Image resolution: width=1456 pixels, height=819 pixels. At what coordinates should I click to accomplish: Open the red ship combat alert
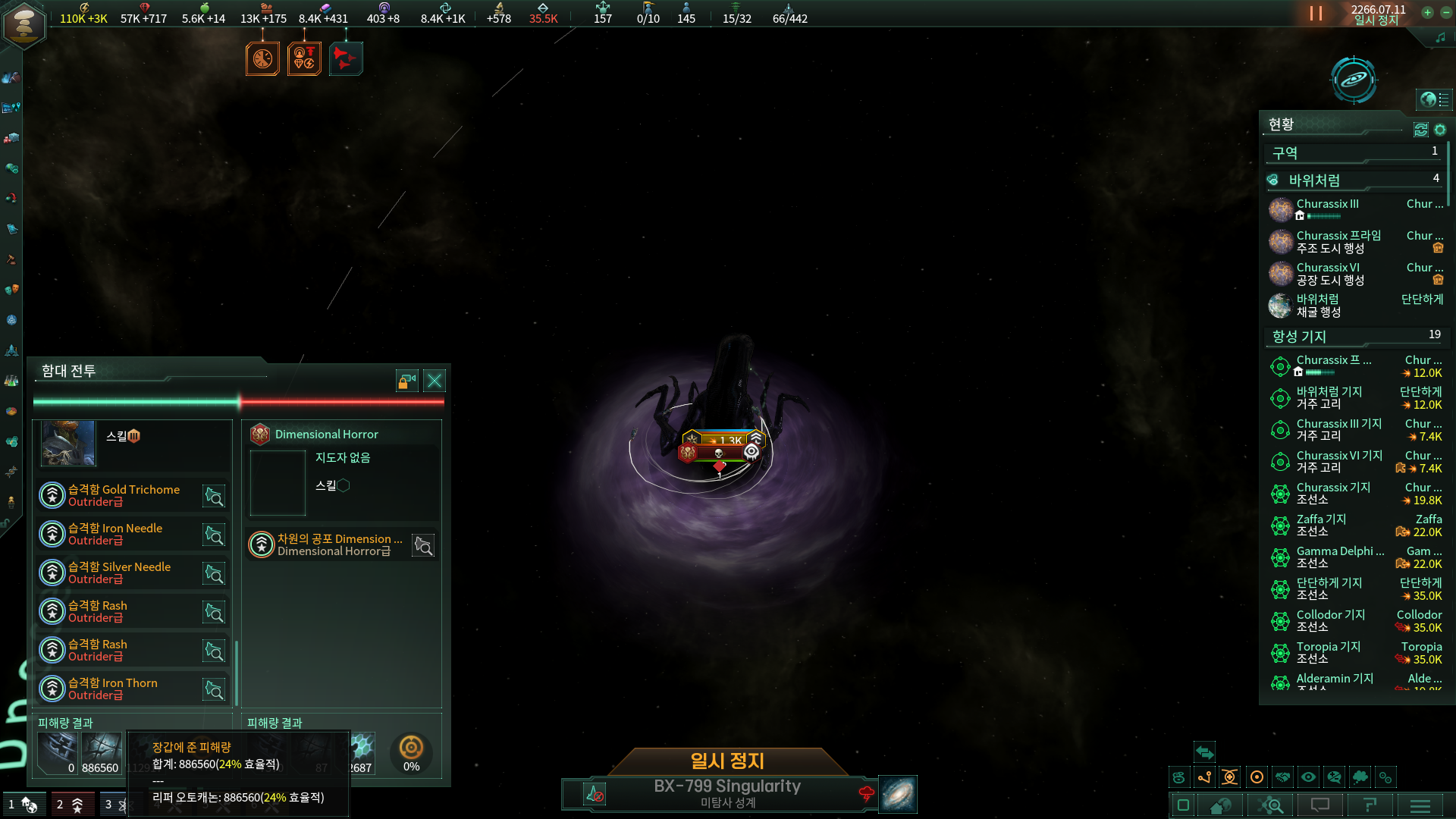pyautogui.click(x=346, y=59)
